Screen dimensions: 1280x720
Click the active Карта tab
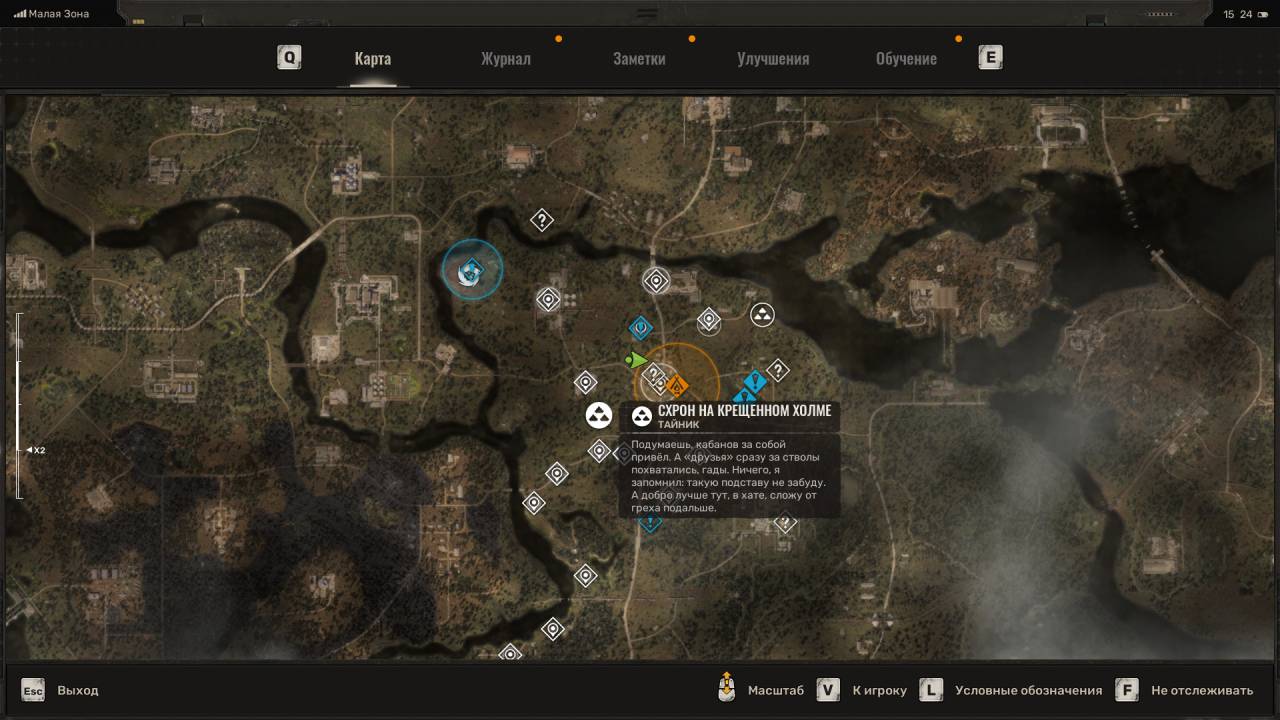(372, 58)
